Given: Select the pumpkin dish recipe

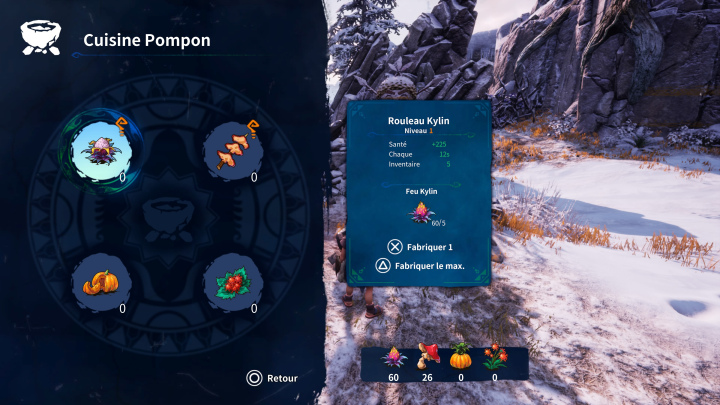Looking at the screenshot, I should 103,284.
